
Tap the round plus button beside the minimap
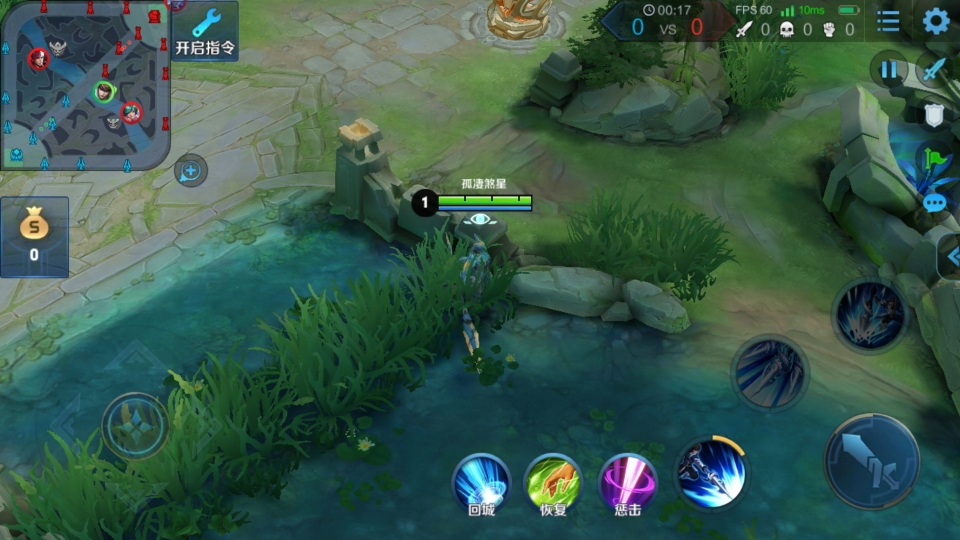click(191, 171)
